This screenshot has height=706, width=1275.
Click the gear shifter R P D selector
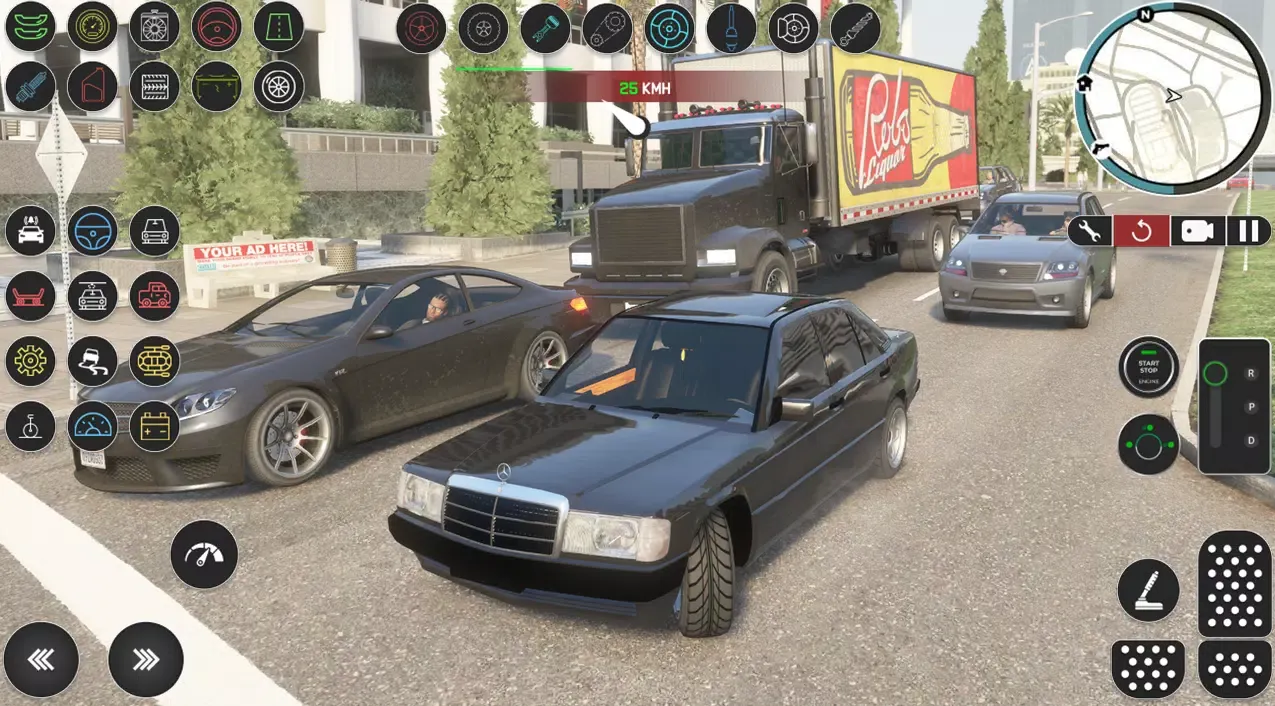[1234, 406]
